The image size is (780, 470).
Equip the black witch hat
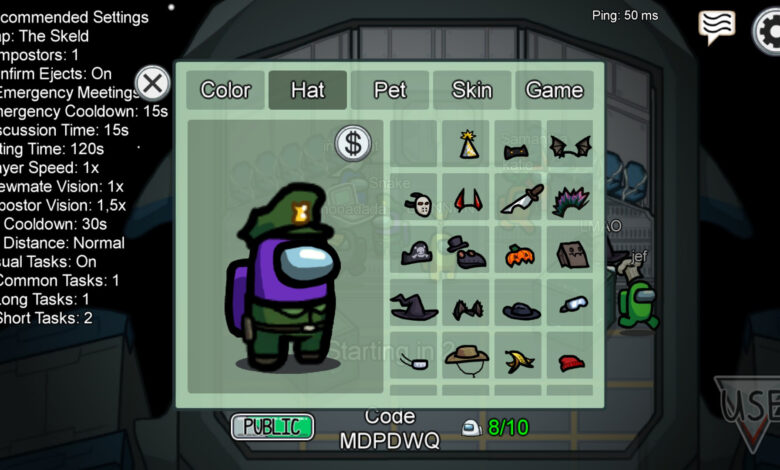pyautogui.click(x=413, y=306)
